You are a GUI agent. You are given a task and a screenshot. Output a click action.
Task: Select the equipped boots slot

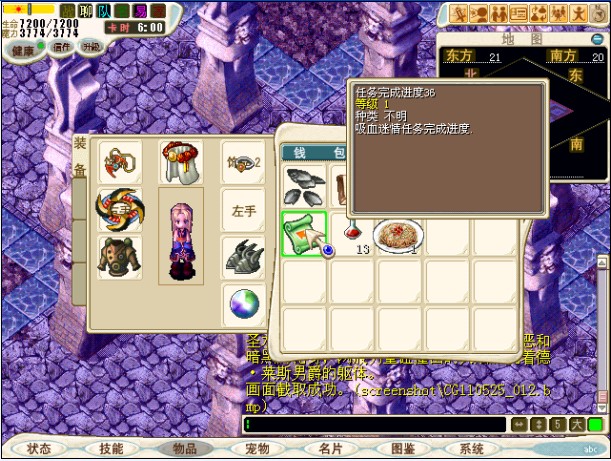coord(242,256)
